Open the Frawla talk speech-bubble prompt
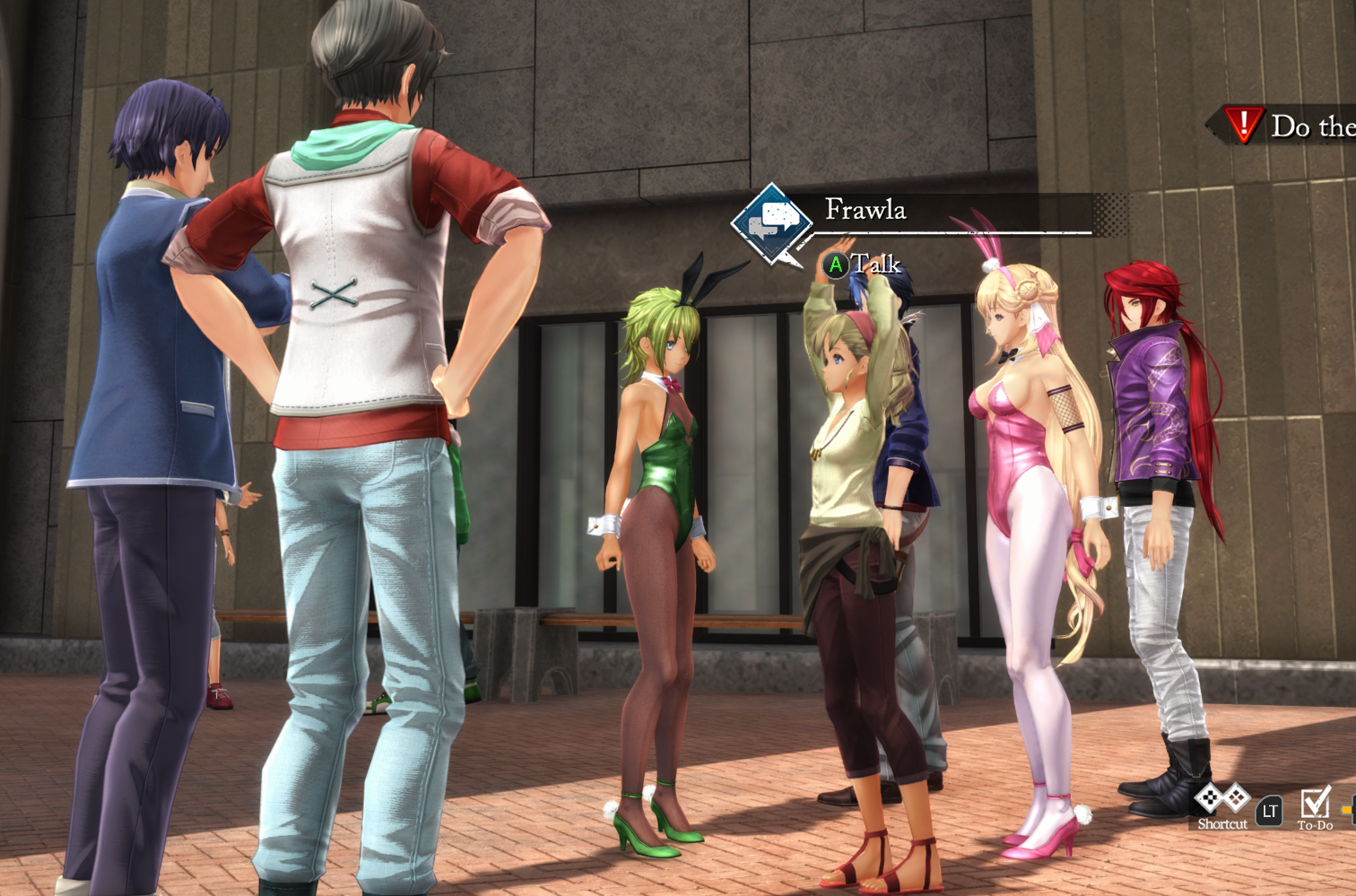 [771, 222]
